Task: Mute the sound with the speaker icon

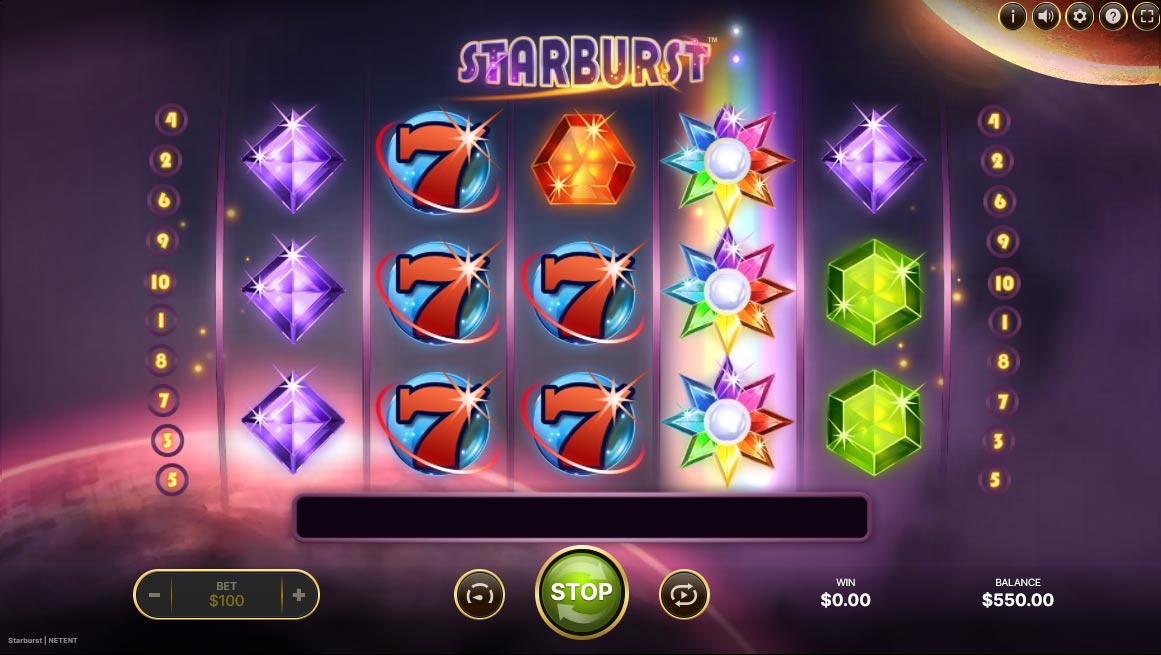Action: [1046, 16]
